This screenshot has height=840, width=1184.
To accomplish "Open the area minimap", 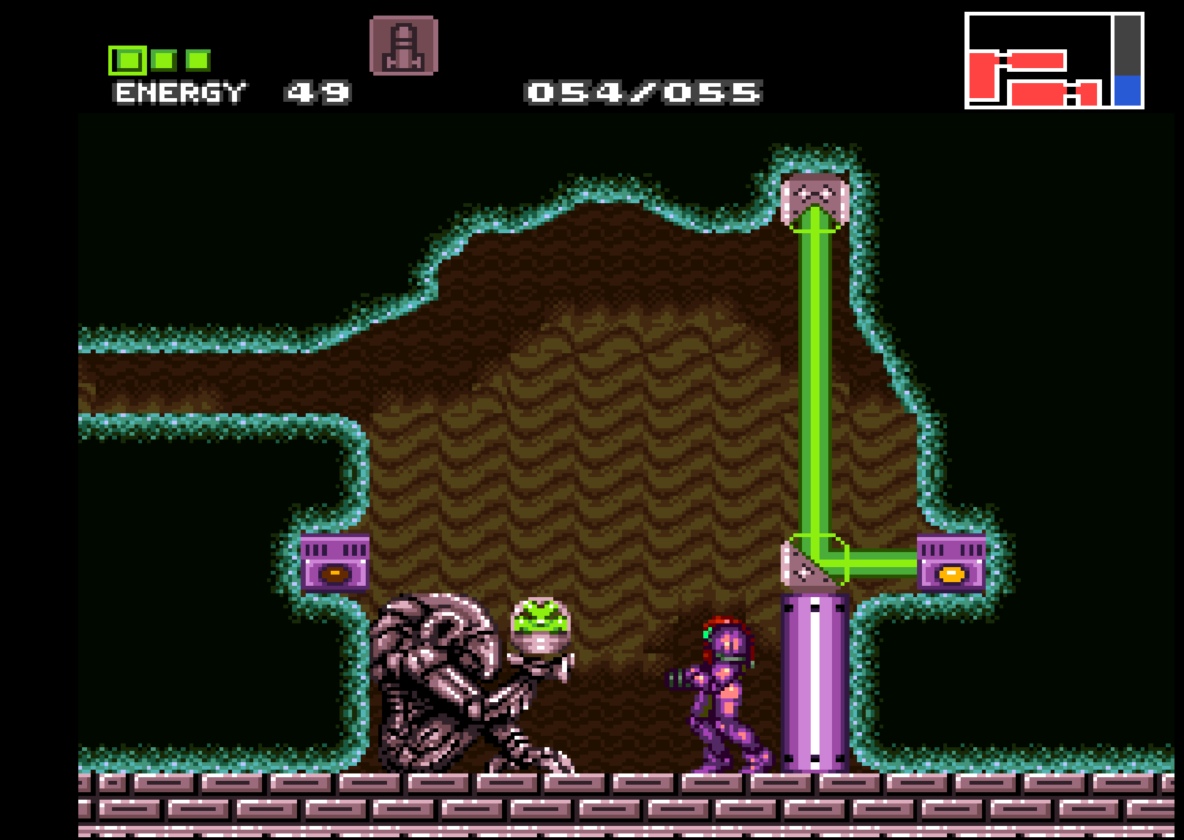I will 1053,61.
